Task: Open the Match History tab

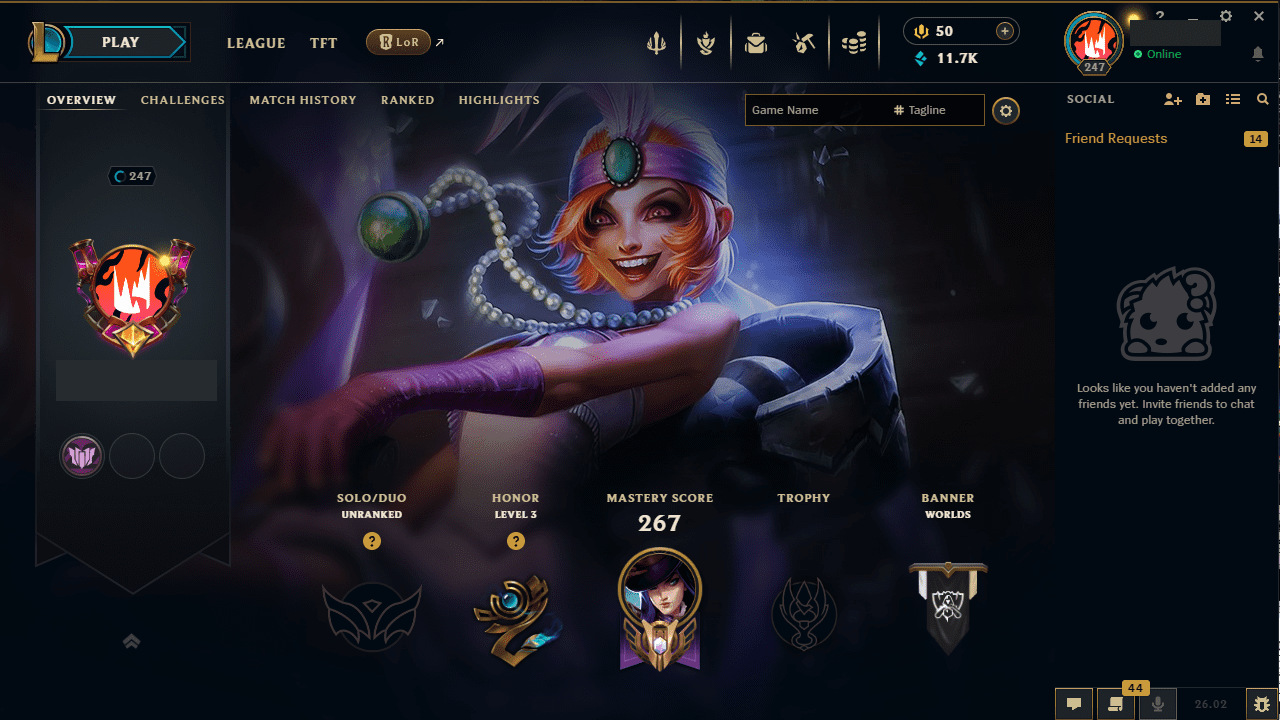Action: tap(303, 100)
